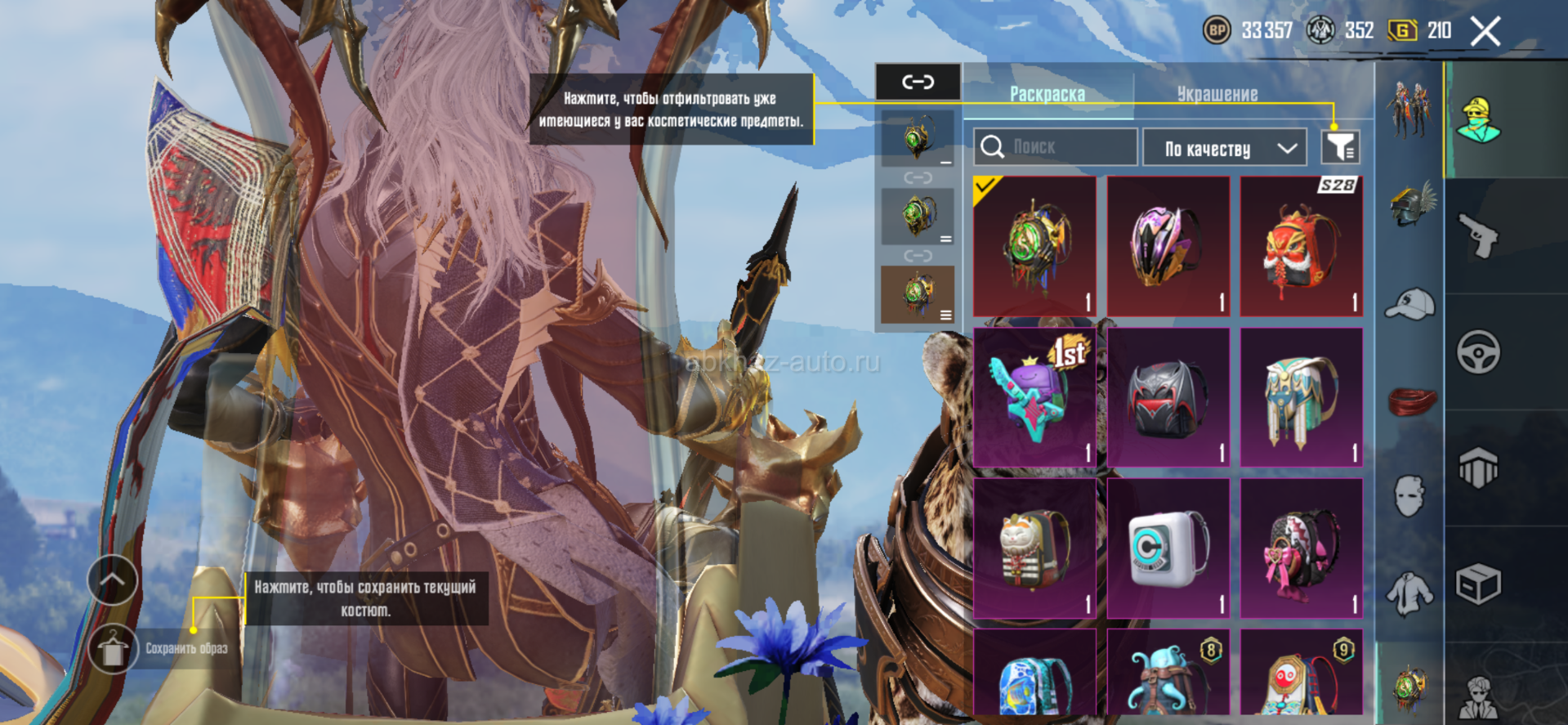
Task: Switch to the Украшение tab
Action: 1217,94
